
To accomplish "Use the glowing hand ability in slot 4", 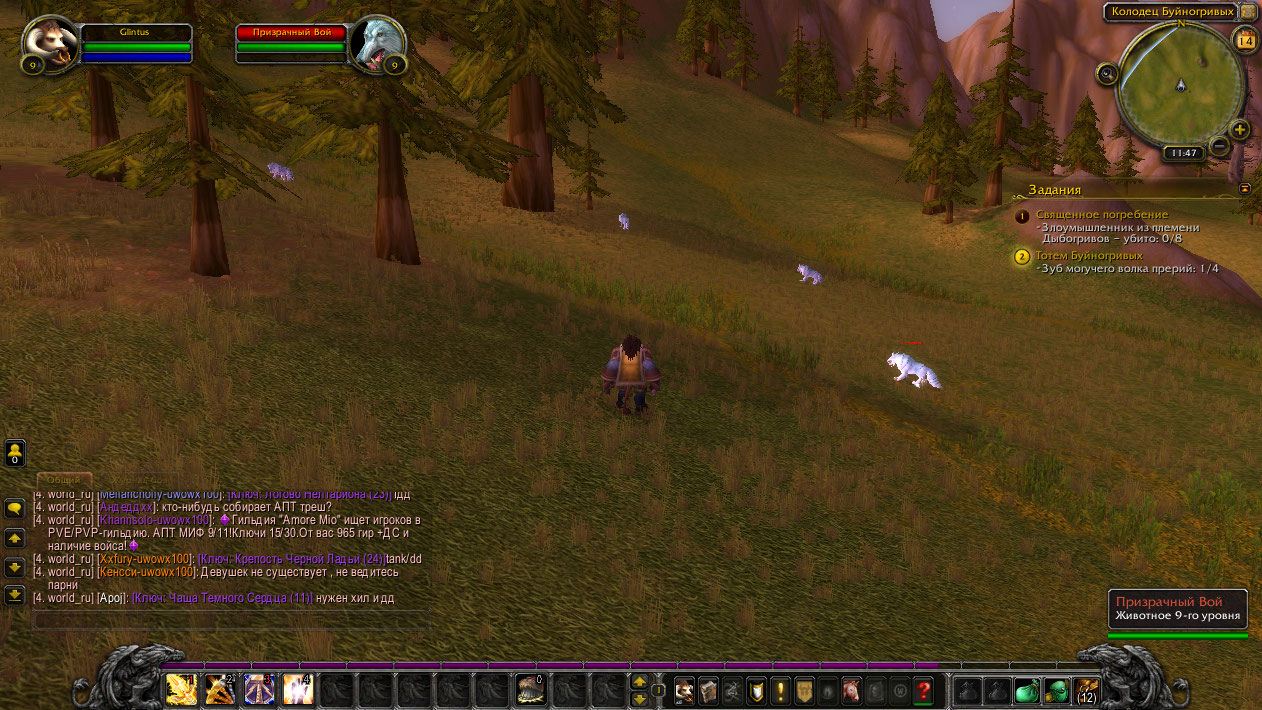I will (298, 689).
